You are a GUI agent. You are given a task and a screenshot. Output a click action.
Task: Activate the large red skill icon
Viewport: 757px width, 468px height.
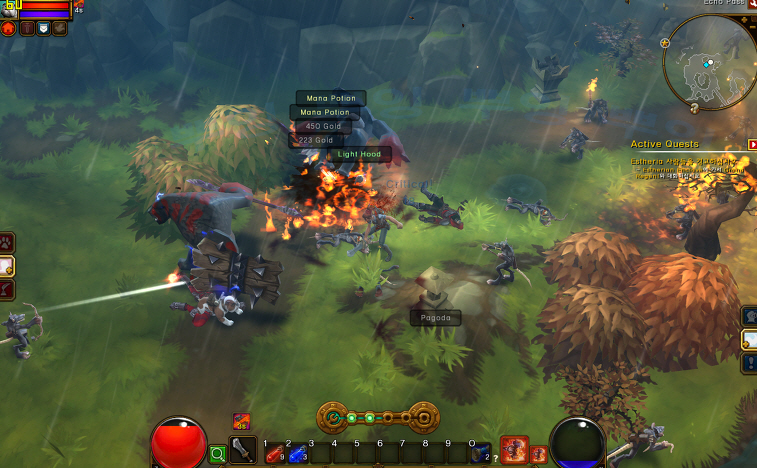[x=514, y=450]
